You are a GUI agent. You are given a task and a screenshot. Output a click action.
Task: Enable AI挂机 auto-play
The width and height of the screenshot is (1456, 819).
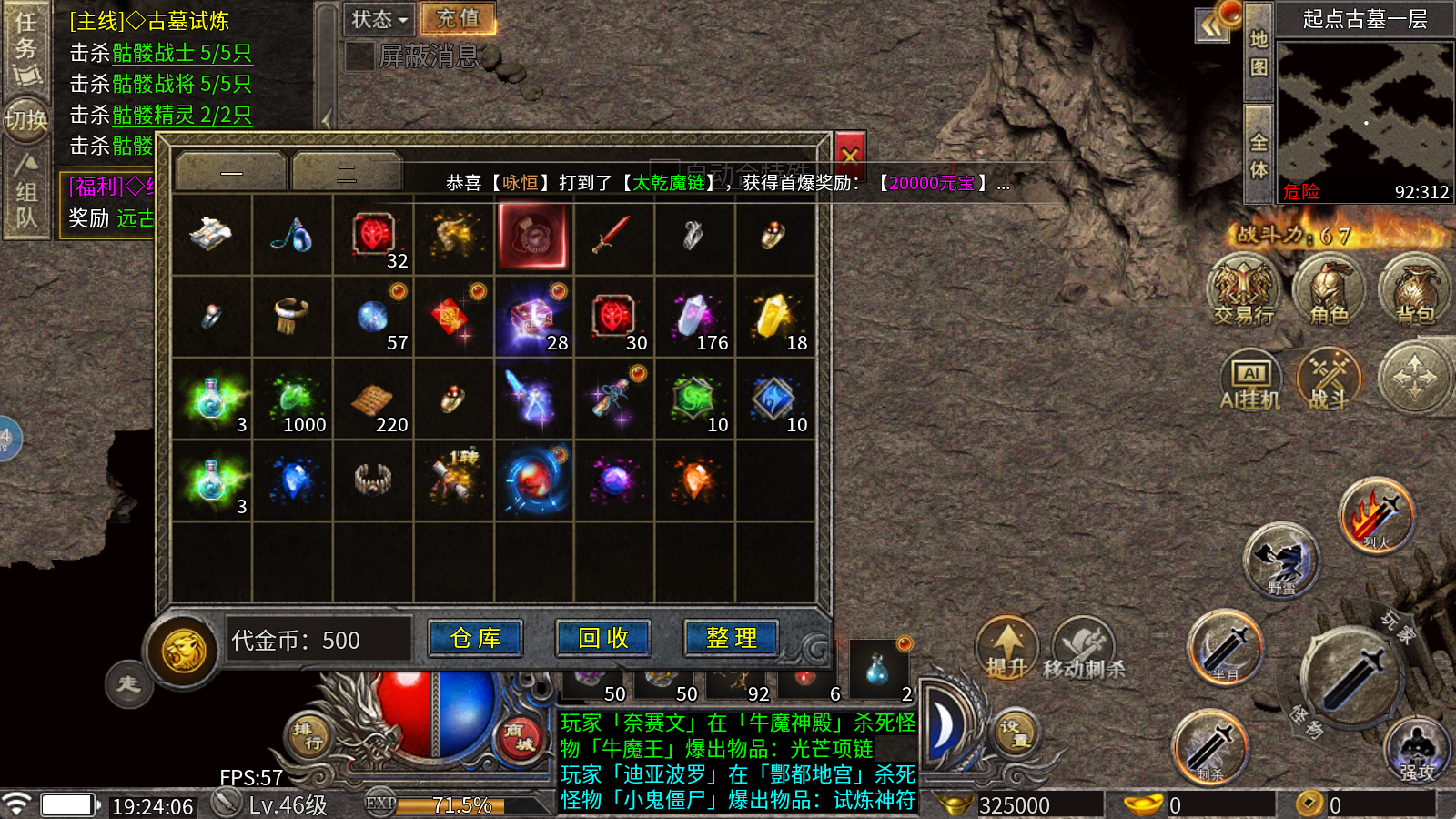tap(1250, 379)
